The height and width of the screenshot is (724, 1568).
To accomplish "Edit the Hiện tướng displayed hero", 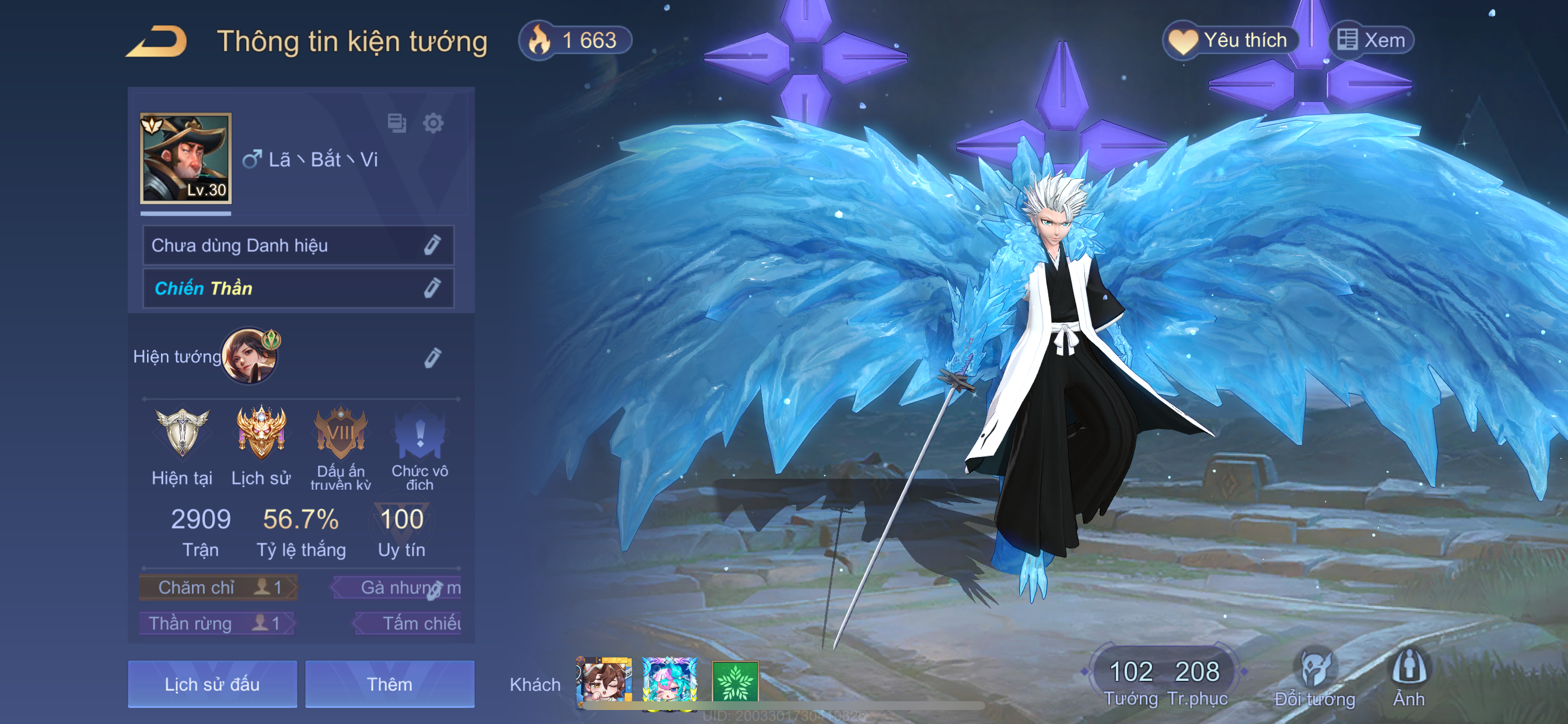I will (x=432, y=358).
